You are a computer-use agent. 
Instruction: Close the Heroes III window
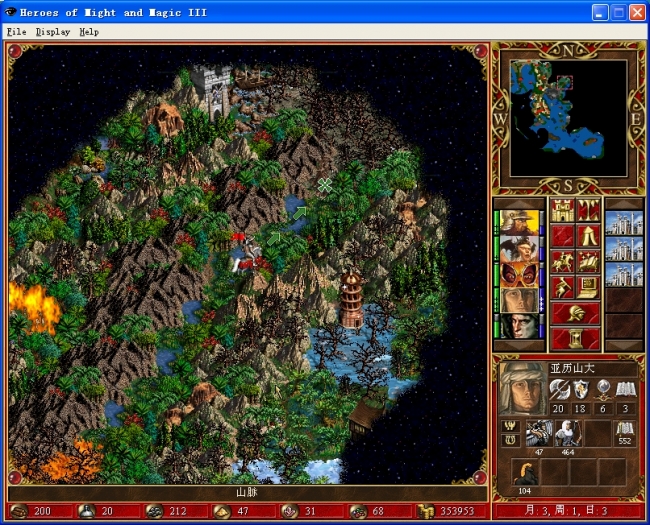[x=637, y=12]
